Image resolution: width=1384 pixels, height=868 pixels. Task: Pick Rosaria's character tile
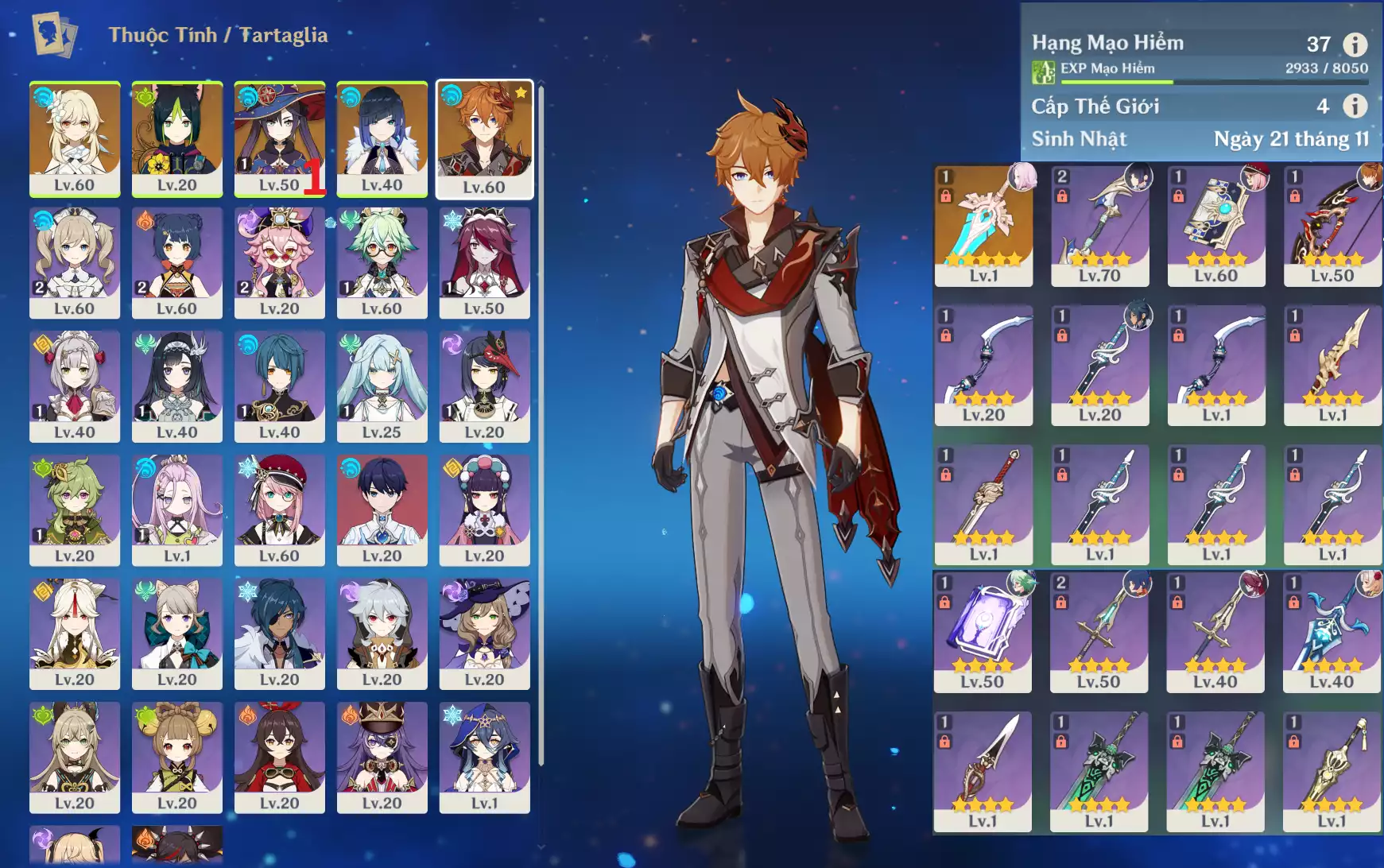[484, 262]
